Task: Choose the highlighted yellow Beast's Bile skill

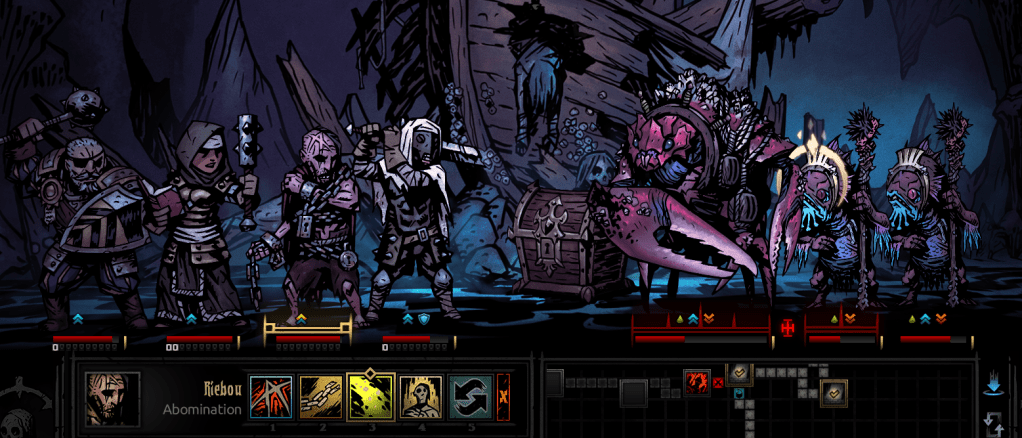Action: point(371,396)
